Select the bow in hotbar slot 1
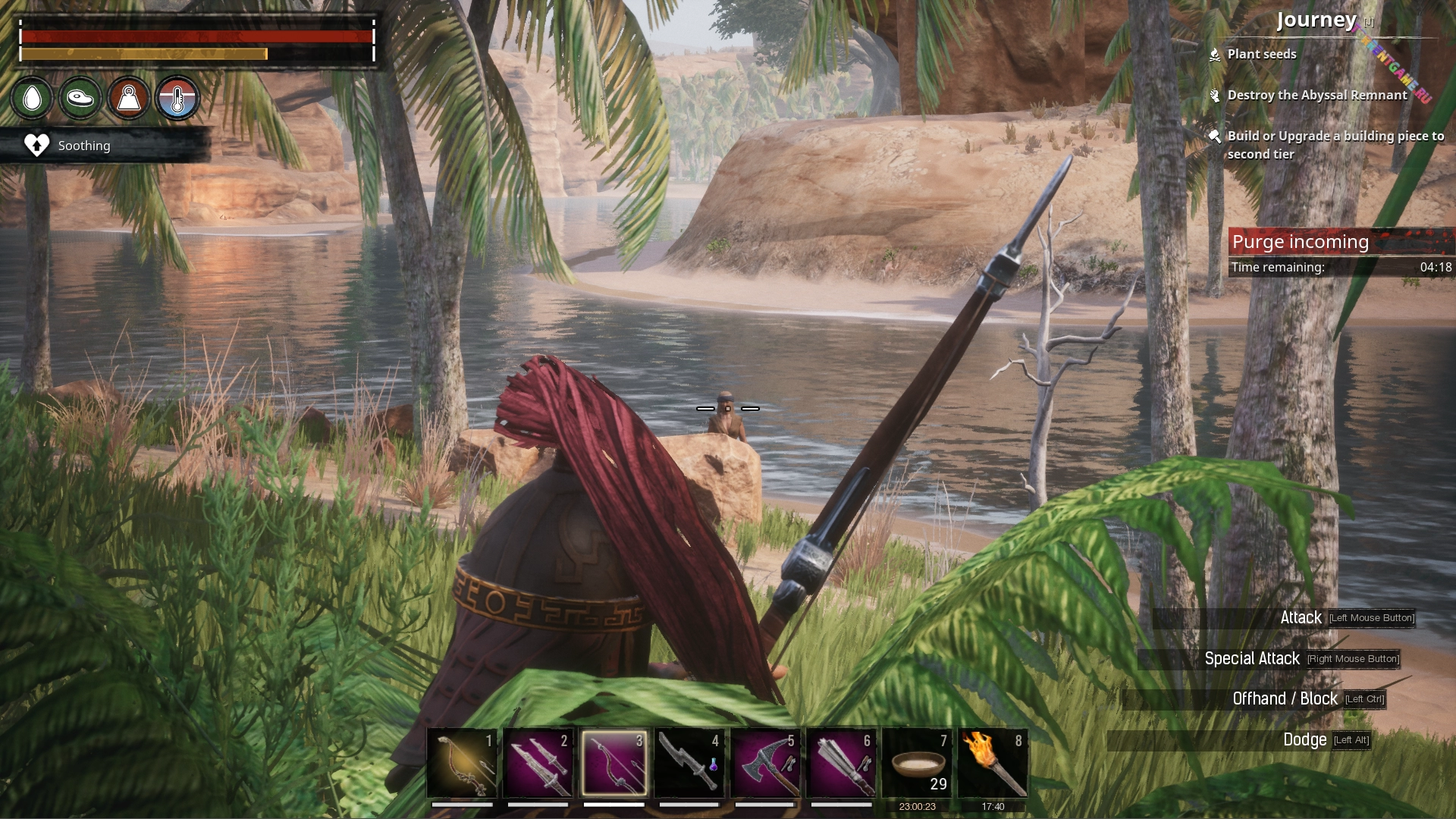The width and height of the screenshot is (1456, 819). pyautogui.click(x=462, y=762)
